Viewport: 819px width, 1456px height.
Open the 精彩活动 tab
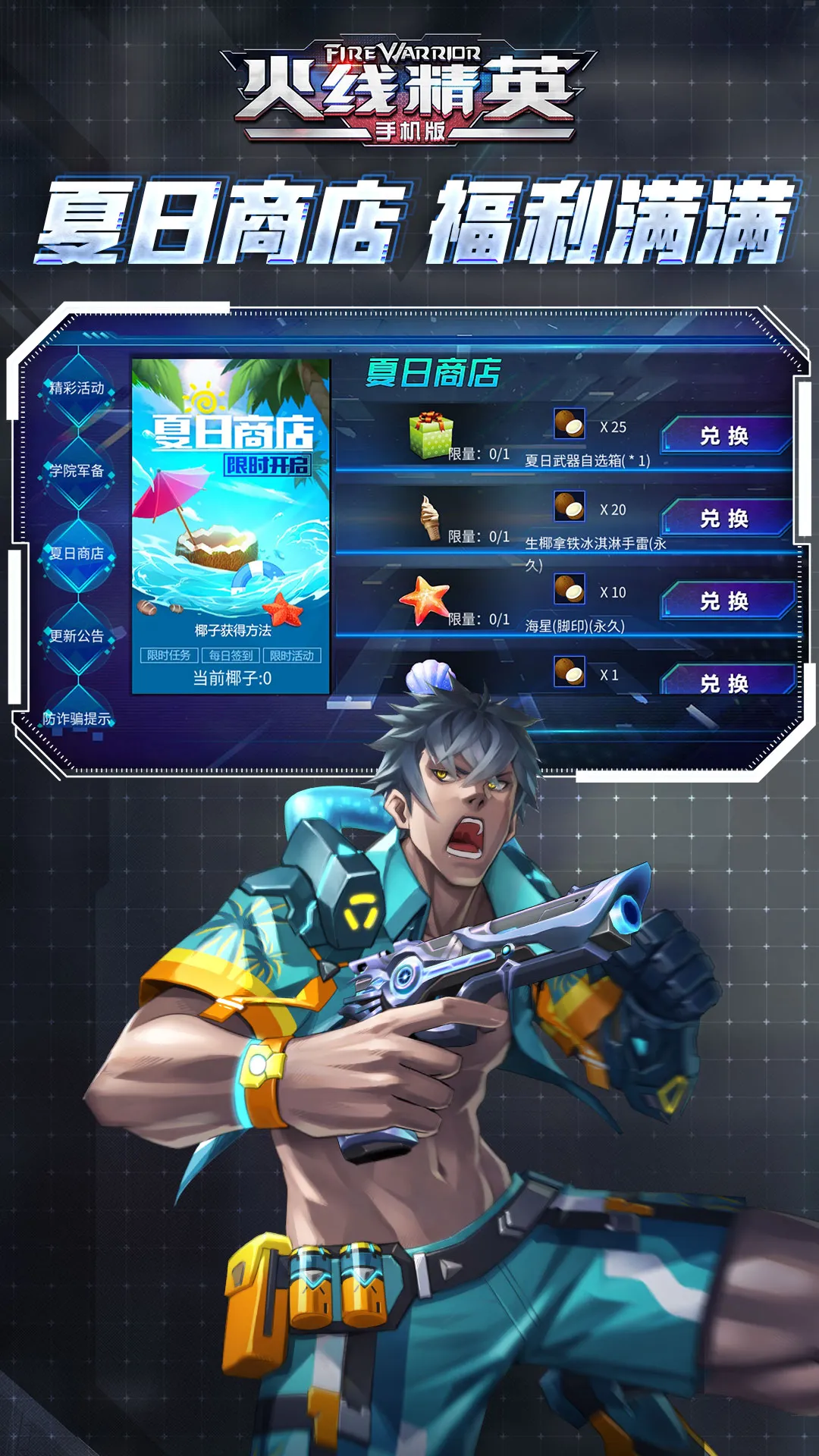point(77,388)
